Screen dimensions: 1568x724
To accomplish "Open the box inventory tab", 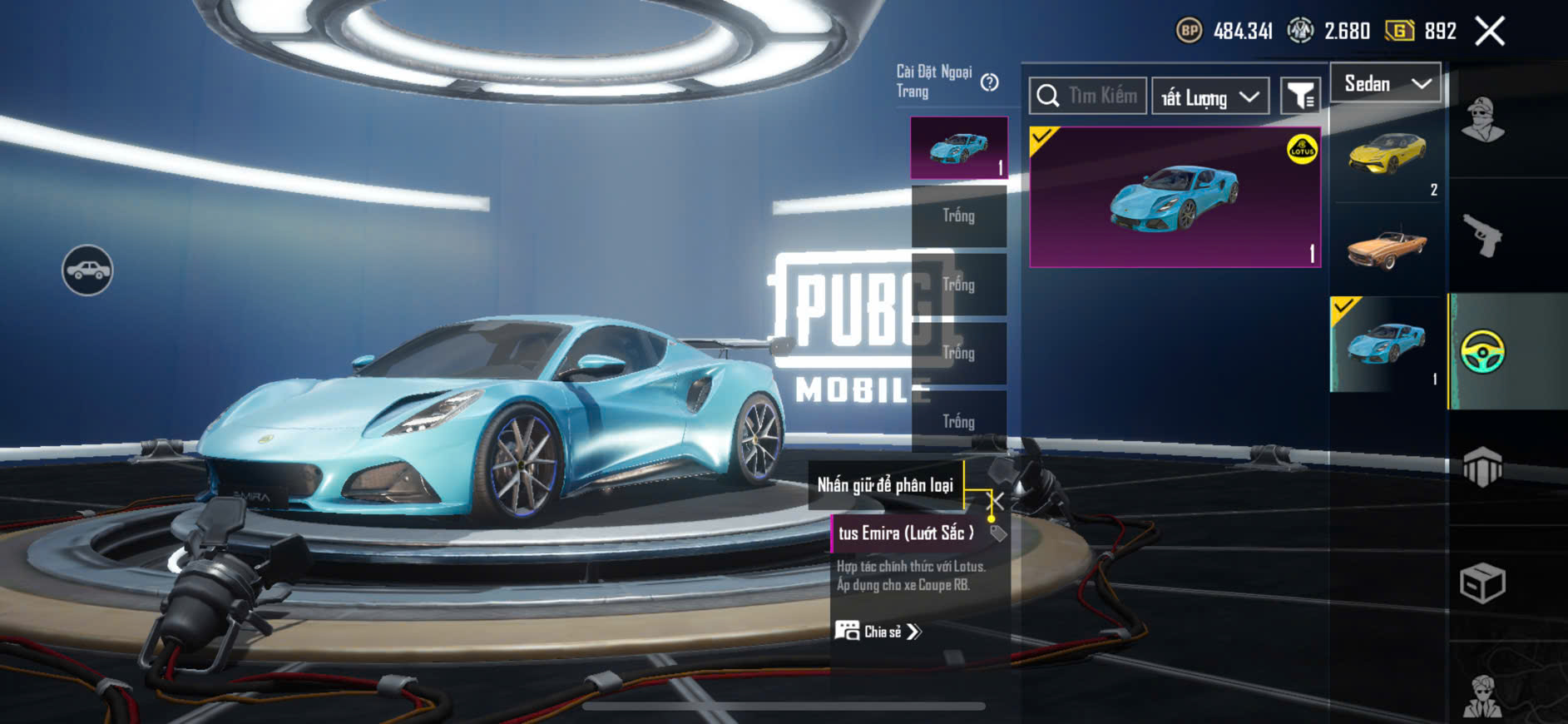I will 1483,583.
